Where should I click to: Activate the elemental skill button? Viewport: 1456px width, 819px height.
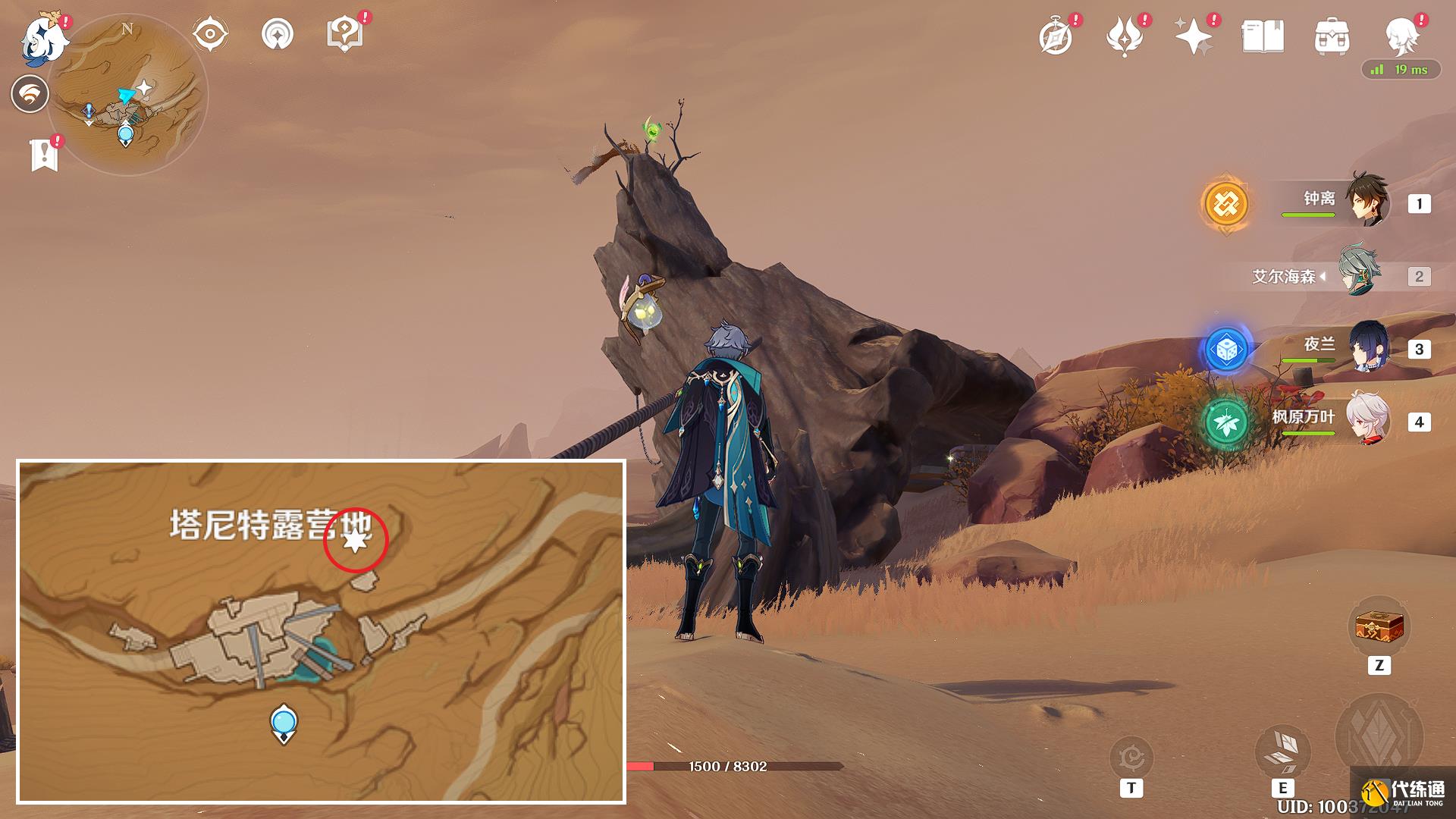[x=1282, y=752]
